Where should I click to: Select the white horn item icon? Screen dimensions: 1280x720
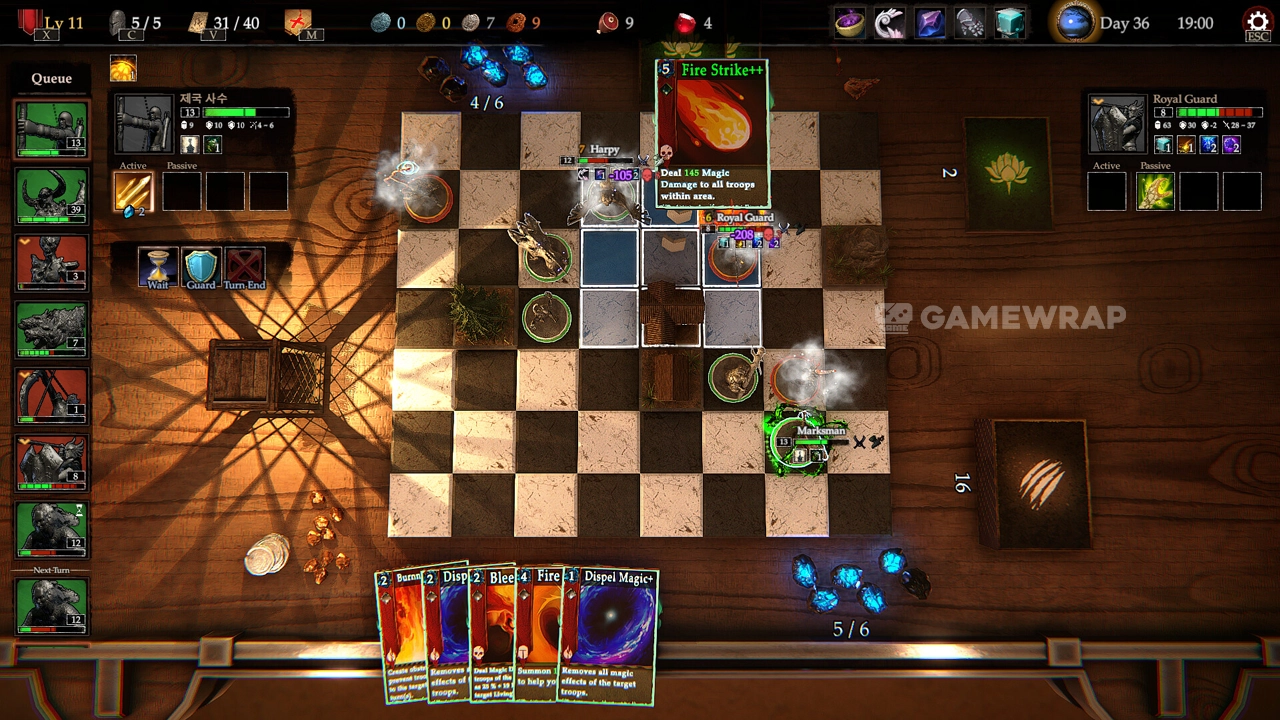tap(889, 23)
